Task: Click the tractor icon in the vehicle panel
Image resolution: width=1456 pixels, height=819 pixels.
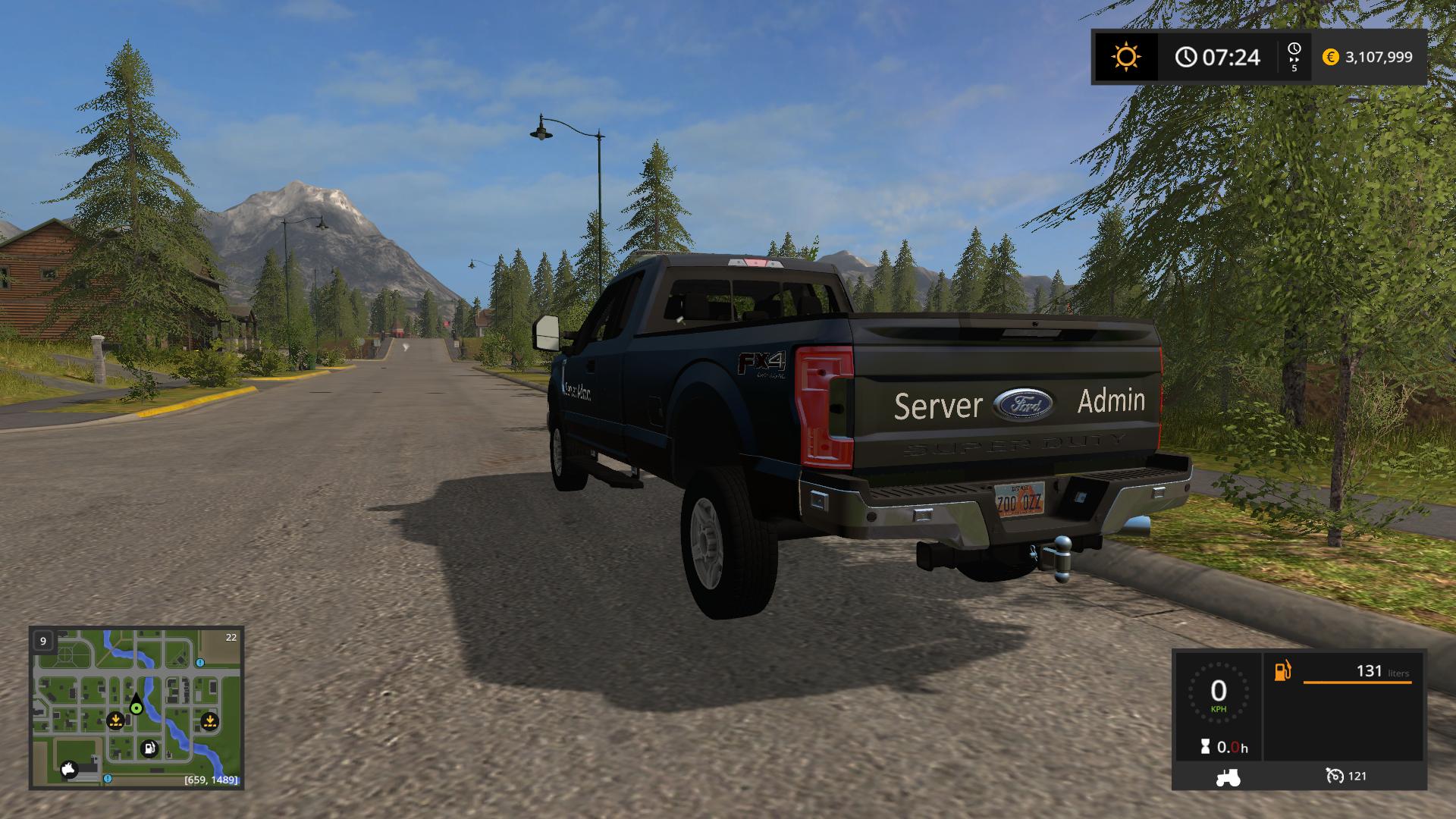Action: (1228, 777)
